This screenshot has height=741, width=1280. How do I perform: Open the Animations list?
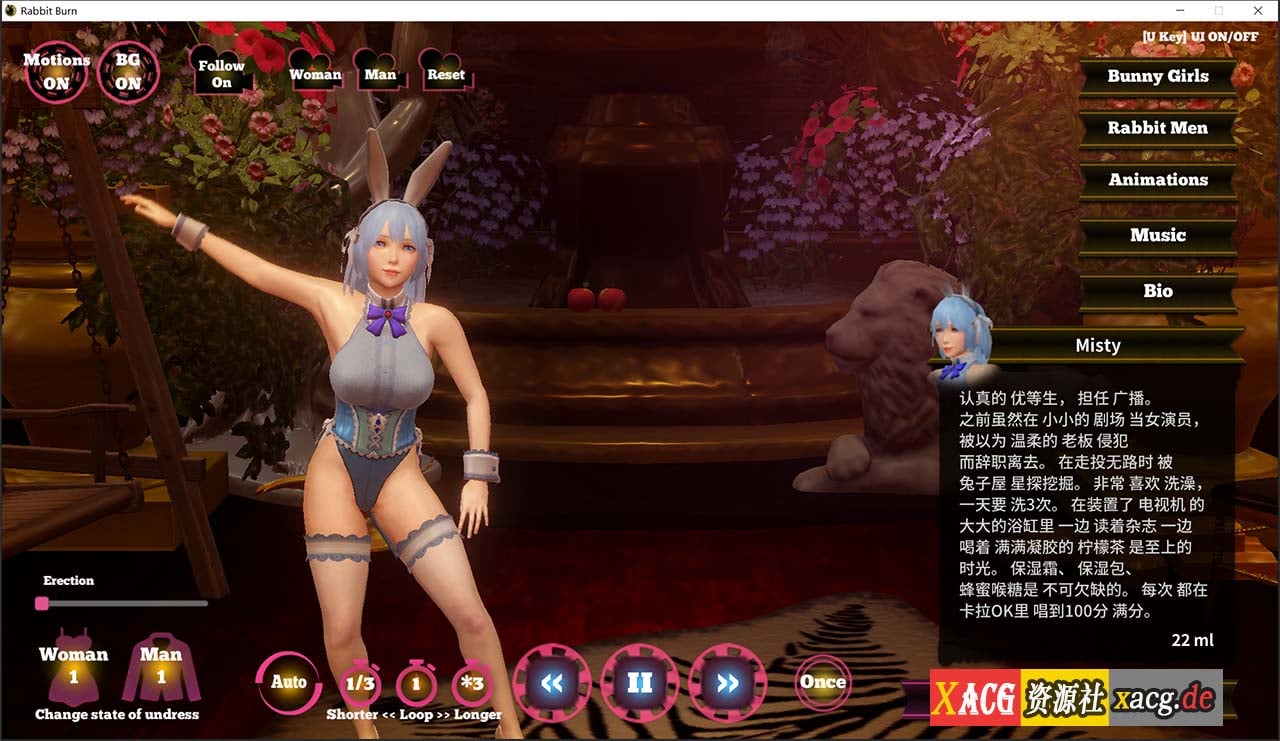(x=1157, y=180)
